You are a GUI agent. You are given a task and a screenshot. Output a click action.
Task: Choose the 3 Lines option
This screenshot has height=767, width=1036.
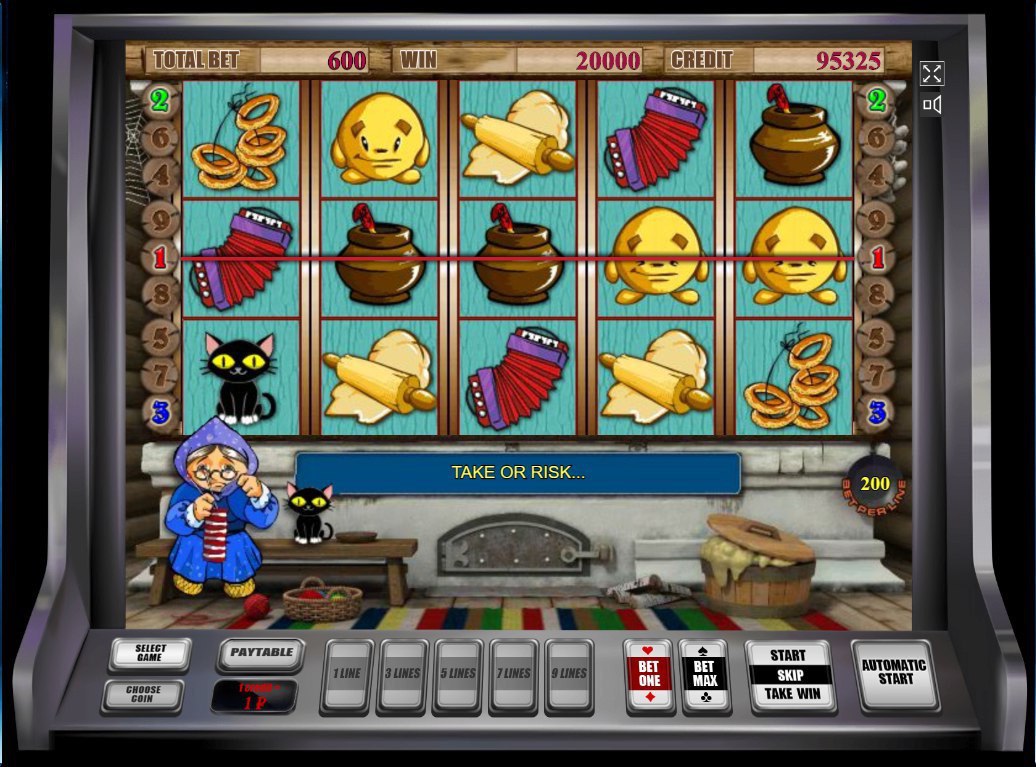pos(402,675)
